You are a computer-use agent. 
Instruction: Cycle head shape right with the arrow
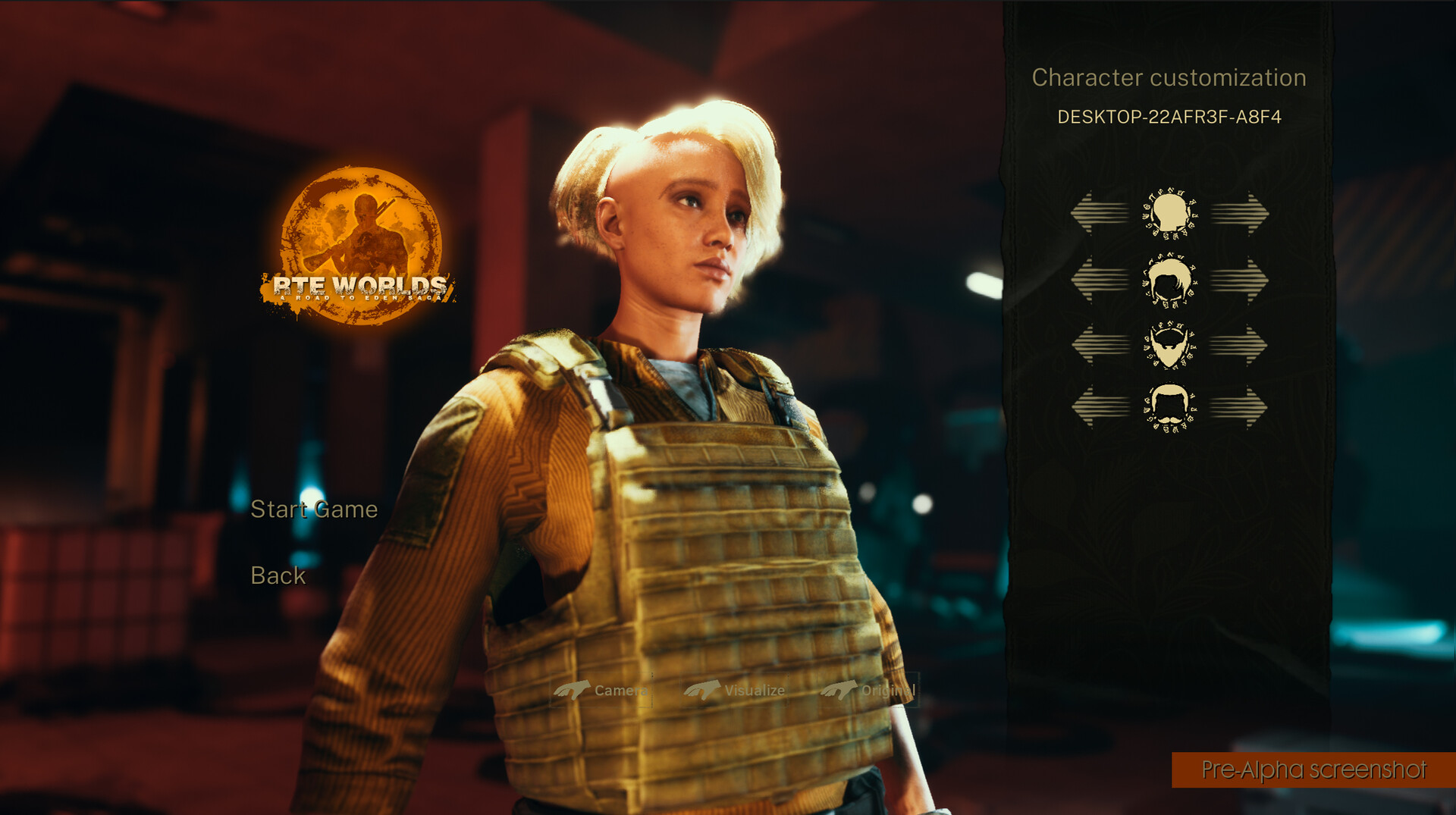(x=1240, y=212)
